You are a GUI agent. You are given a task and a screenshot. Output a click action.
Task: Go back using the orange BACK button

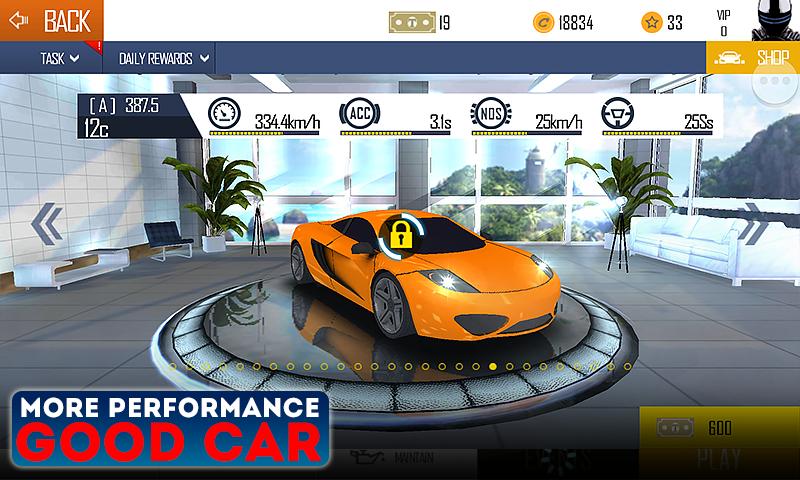[50, 20]
